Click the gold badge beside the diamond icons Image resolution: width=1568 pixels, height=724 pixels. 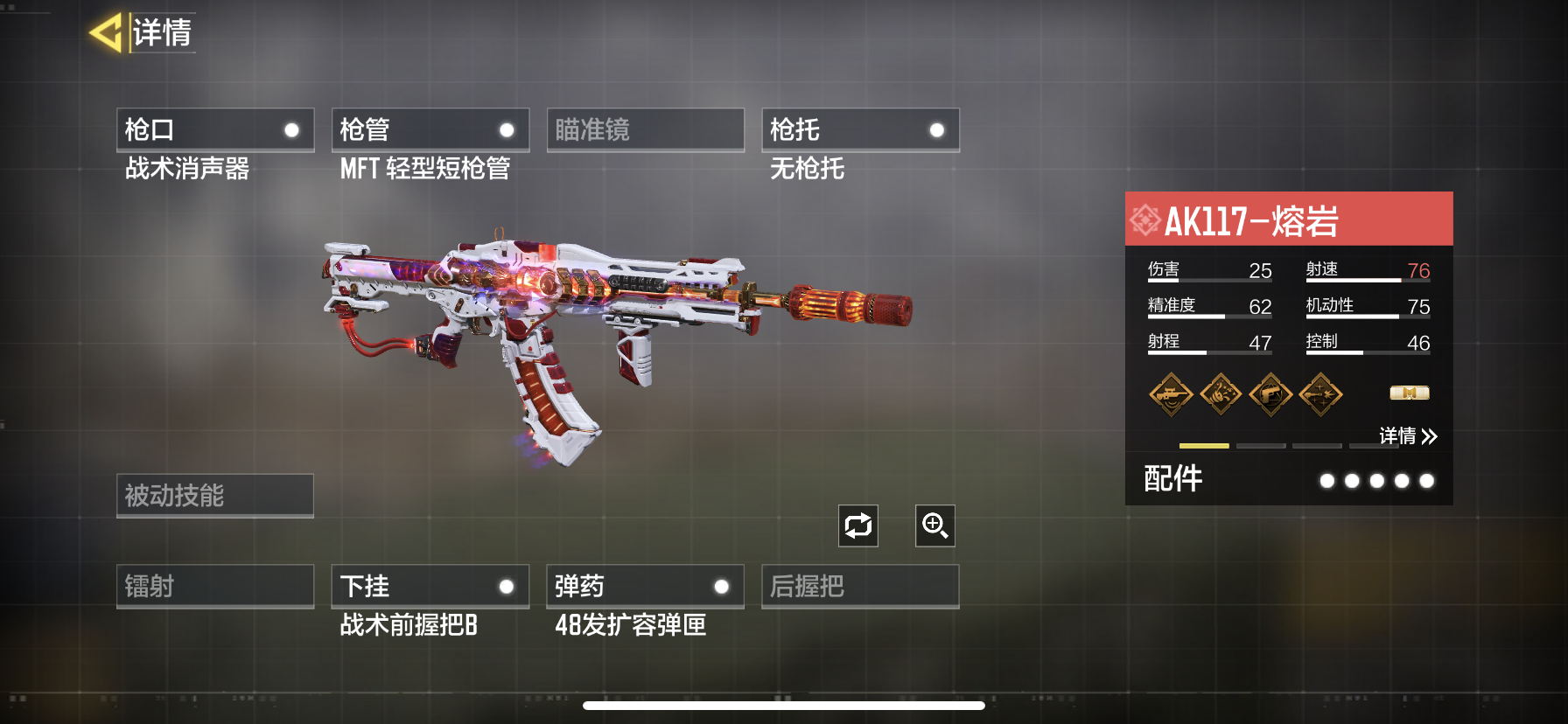coord(1409,393)
